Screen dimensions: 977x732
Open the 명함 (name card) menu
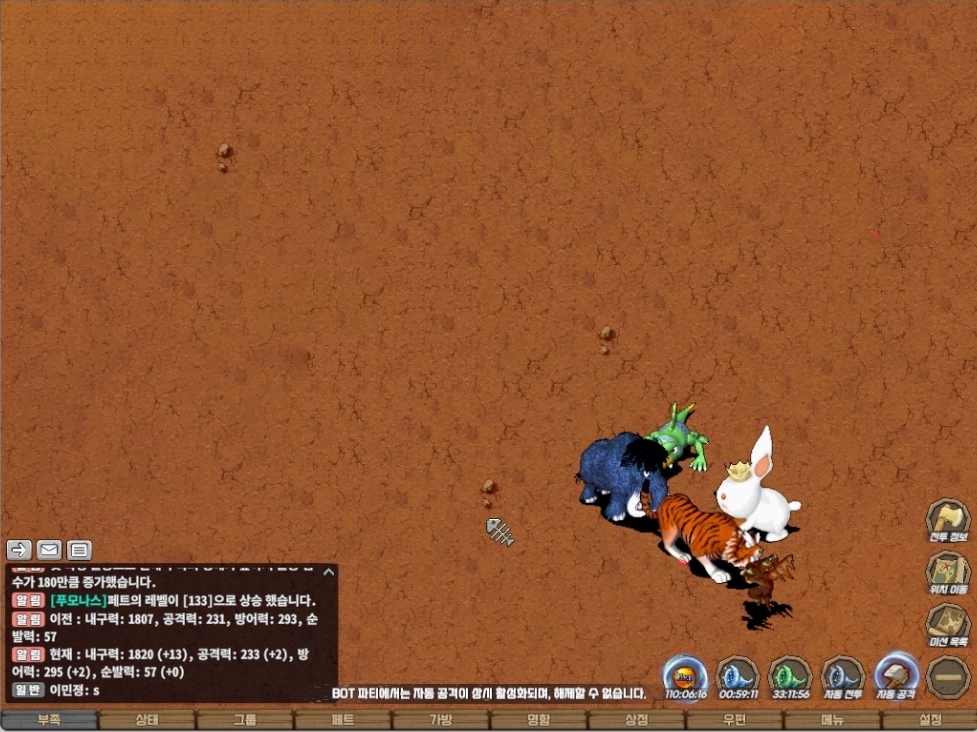click(x=539, y=720)
